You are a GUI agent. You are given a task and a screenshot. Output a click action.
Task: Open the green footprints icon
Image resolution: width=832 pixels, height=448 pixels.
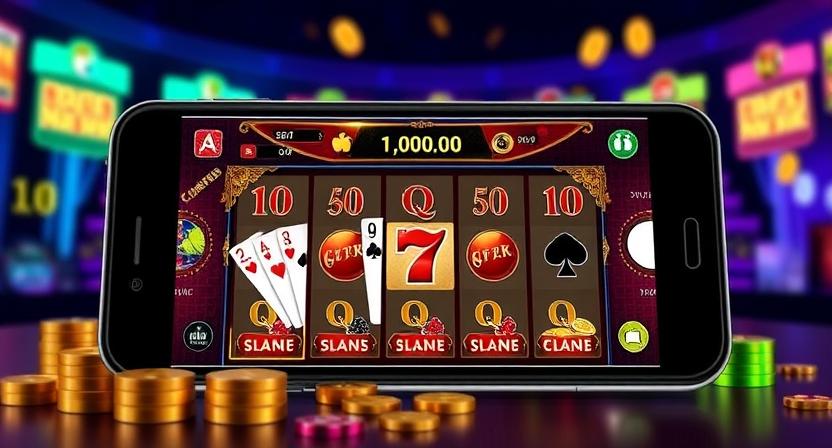click(x=622, y=142)
